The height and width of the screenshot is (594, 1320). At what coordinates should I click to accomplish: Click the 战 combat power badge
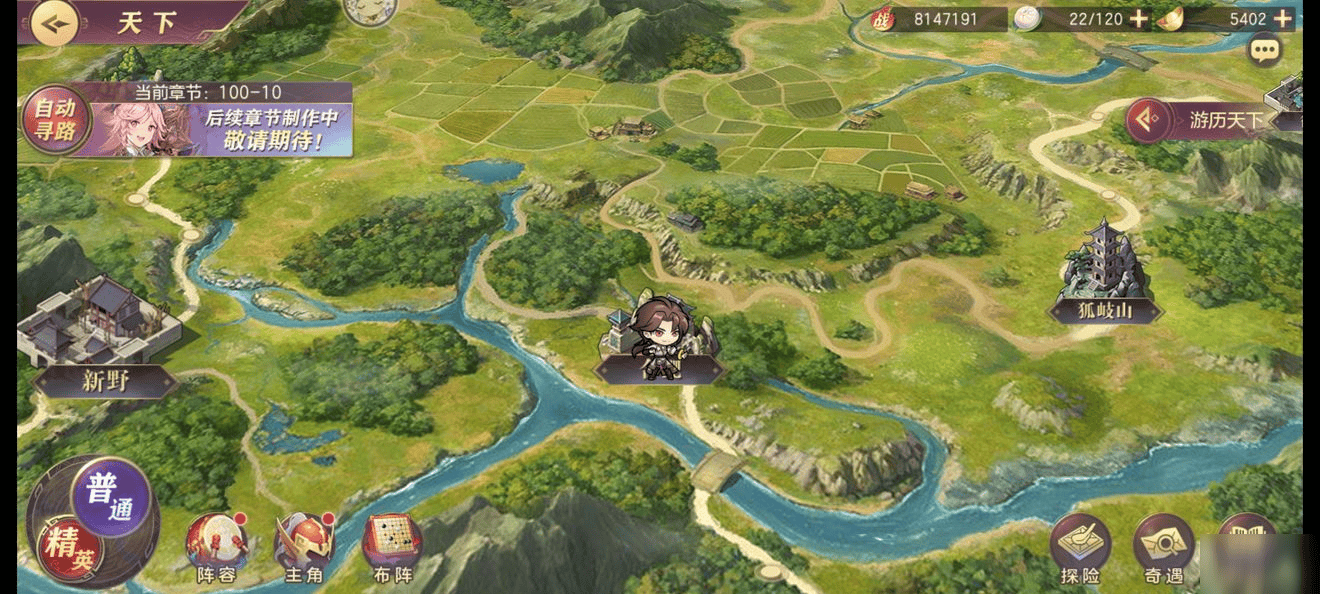tap(881, 19)
